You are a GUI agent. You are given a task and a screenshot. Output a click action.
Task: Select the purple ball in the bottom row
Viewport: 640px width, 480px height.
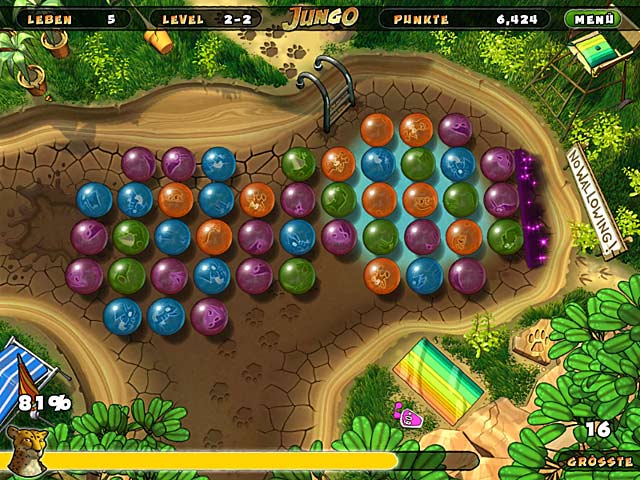coord(209,315)
